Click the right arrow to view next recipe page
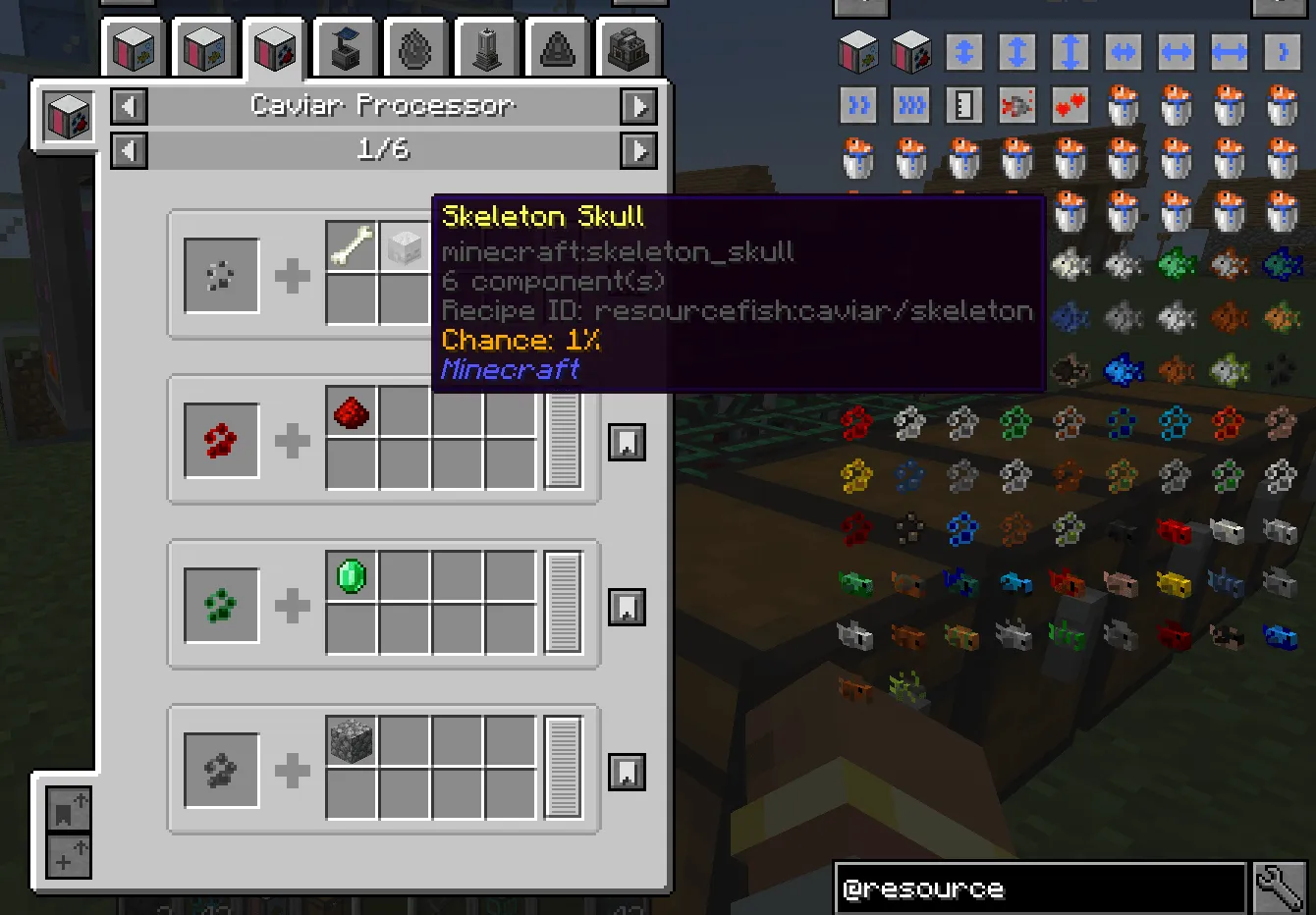1316x915 pixels. pyautogui.click(x=639, y=150)
